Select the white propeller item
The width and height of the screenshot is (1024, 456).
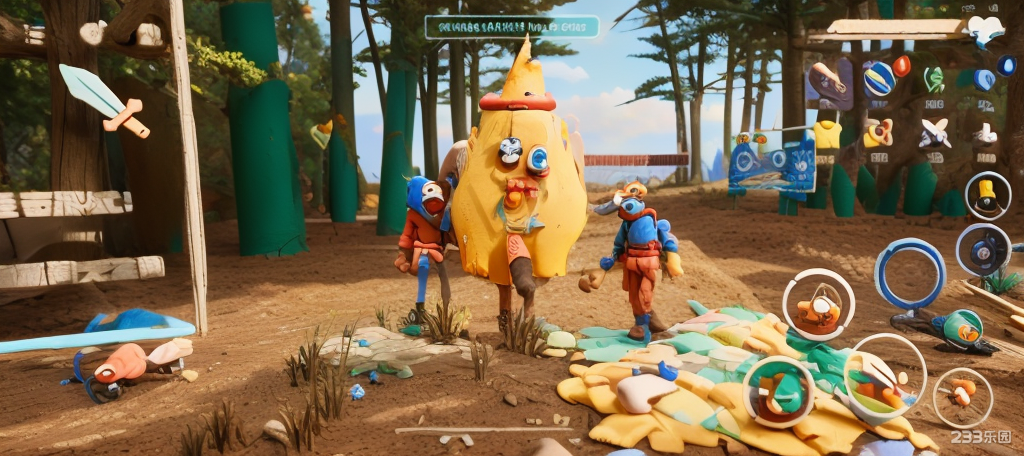click(x=934, y=132)
